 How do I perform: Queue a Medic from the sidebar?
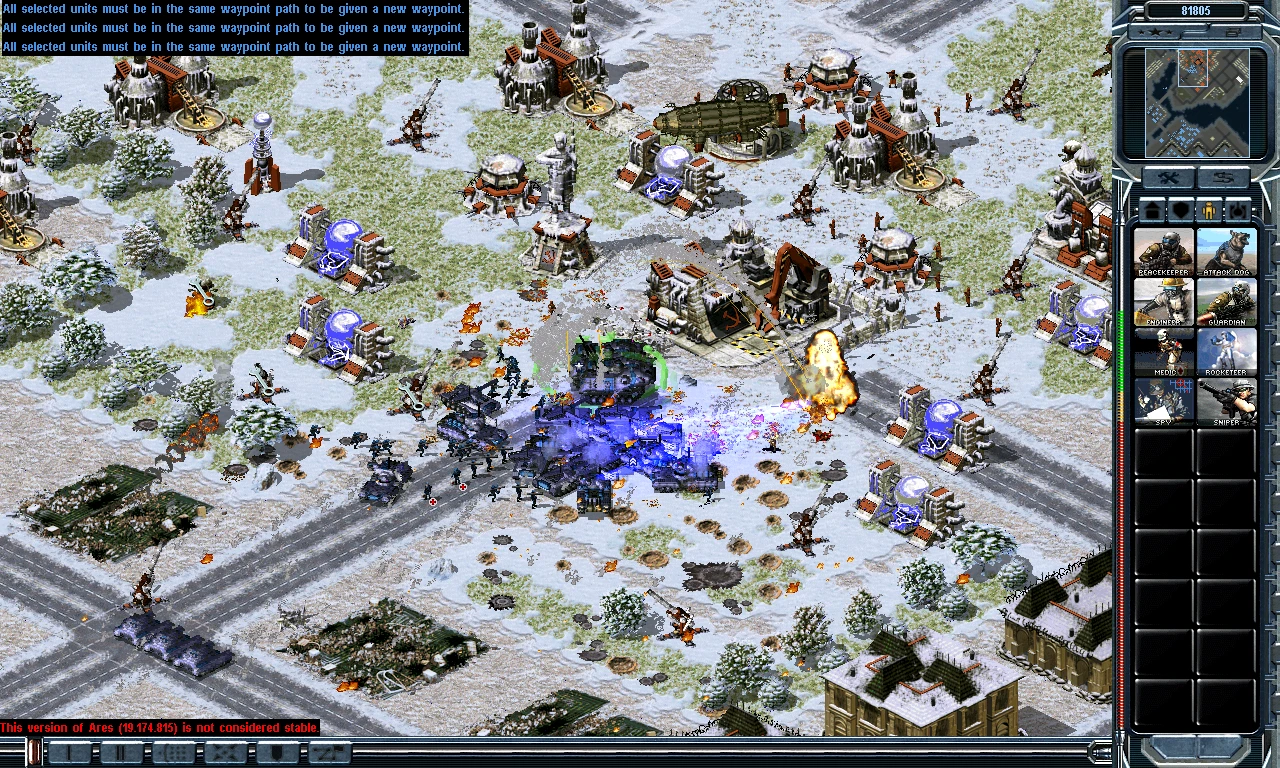(x=1165, y=351)
